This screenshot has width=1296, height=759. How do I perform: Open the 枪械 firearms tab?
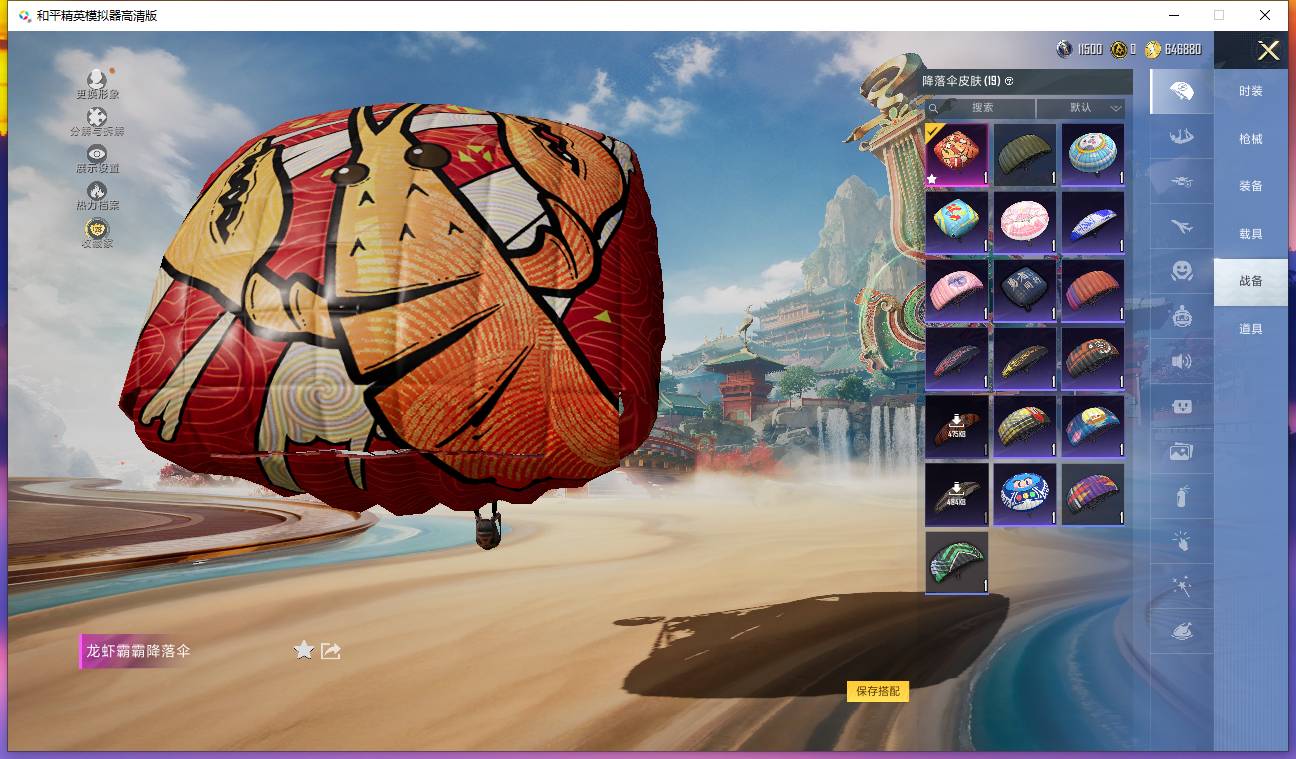[x=1250, y=139]
